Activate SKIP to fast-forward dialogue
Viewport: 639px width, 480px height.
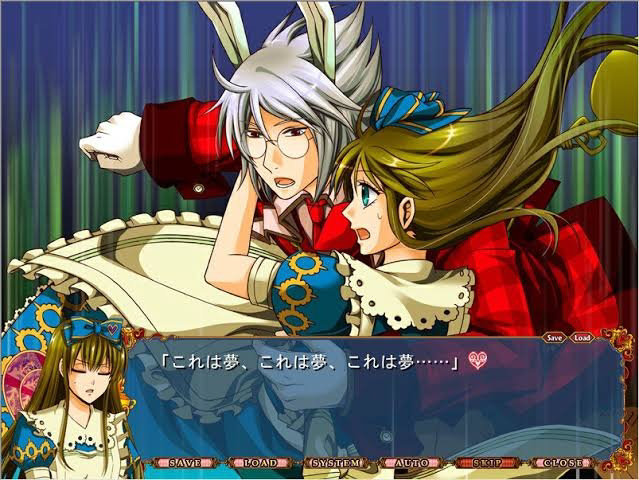[x=486, y=464]
